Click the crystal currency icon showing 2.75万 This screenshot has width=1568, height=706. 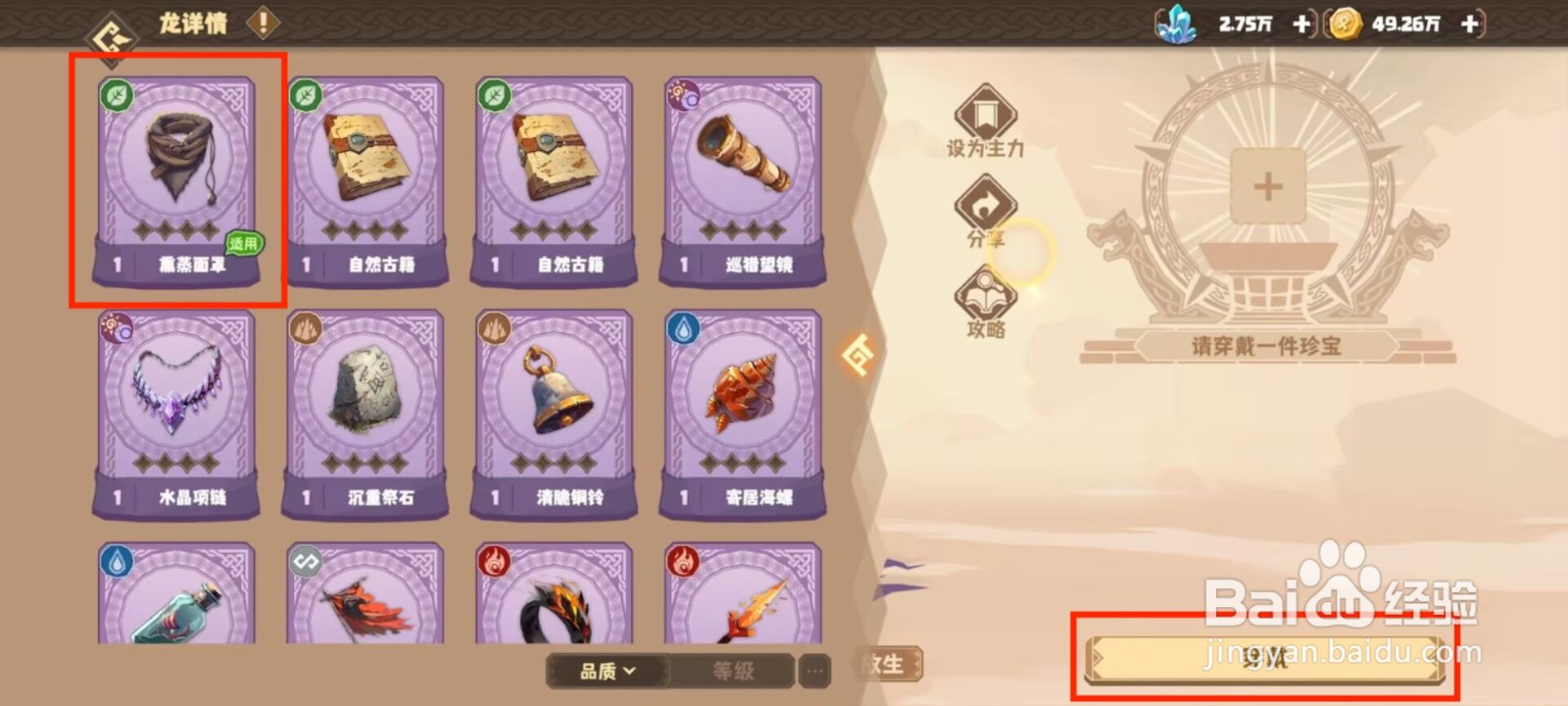click(x=1181, y=25)
